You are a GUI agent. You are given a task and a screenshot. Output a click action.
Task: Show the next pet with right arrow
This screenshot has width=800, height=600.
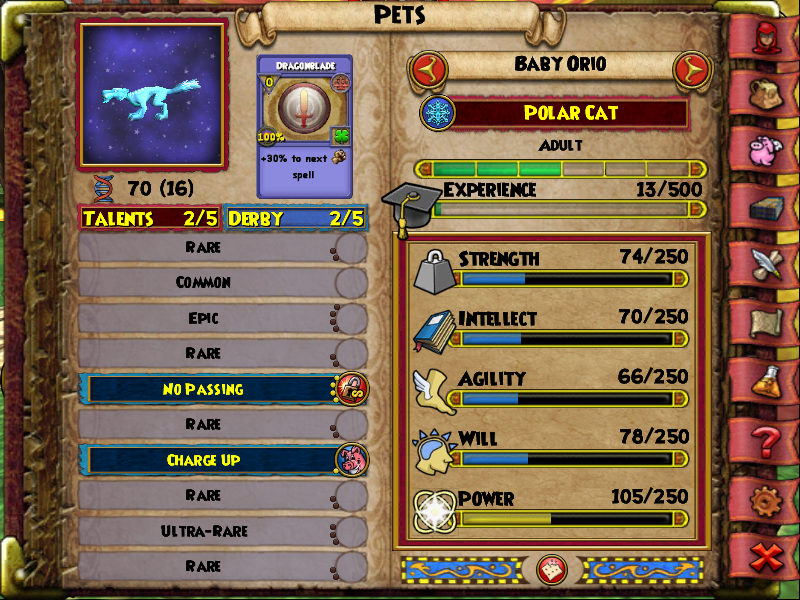pos(689,70)
